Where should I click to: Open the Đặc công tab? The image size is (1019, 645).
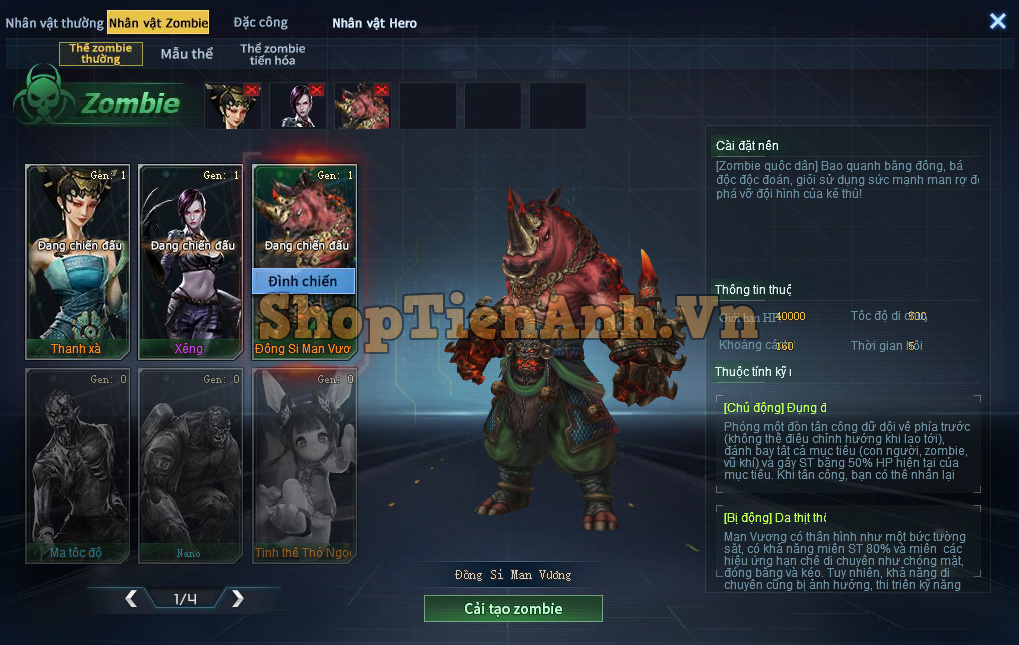[x=260, y=22]
